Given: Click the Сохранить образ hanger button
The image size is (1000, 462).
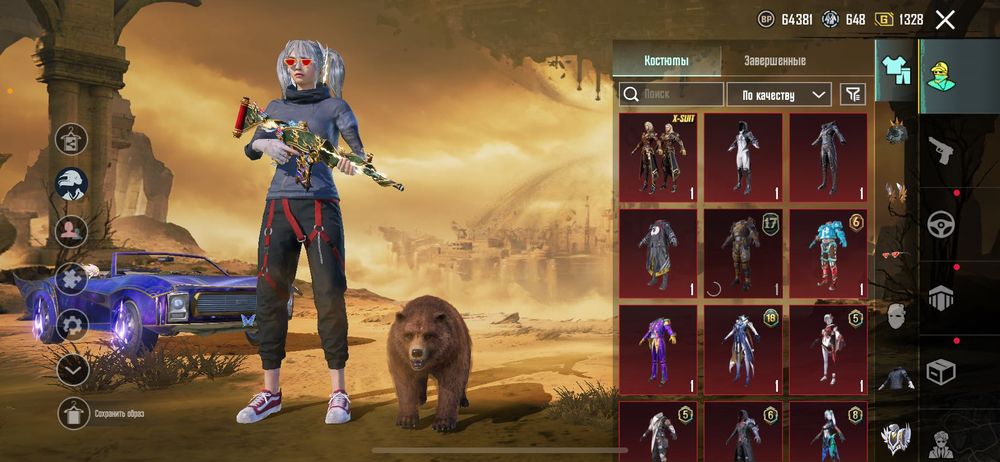Looking at the screenshot, I should coord(72,413).
